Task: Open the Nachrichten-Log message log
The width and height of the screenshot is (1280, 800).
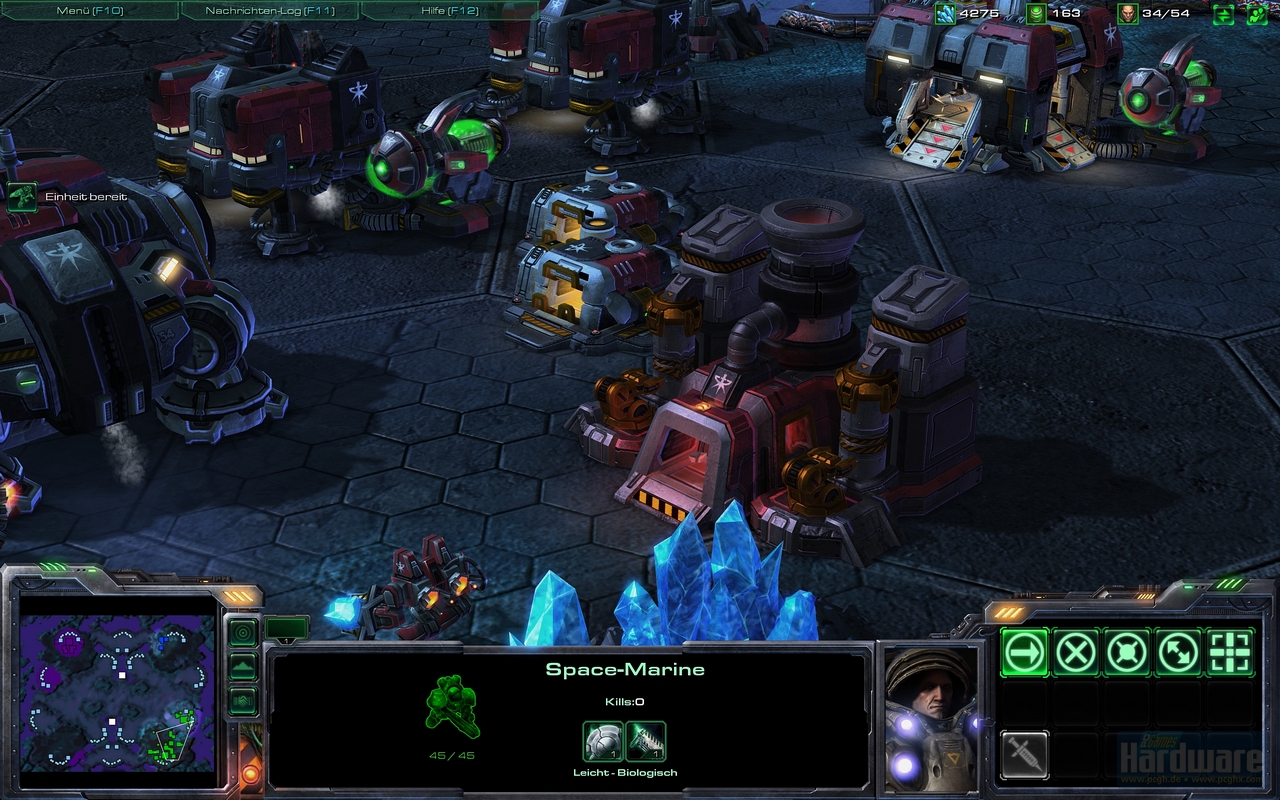Action: click(269, 11)
